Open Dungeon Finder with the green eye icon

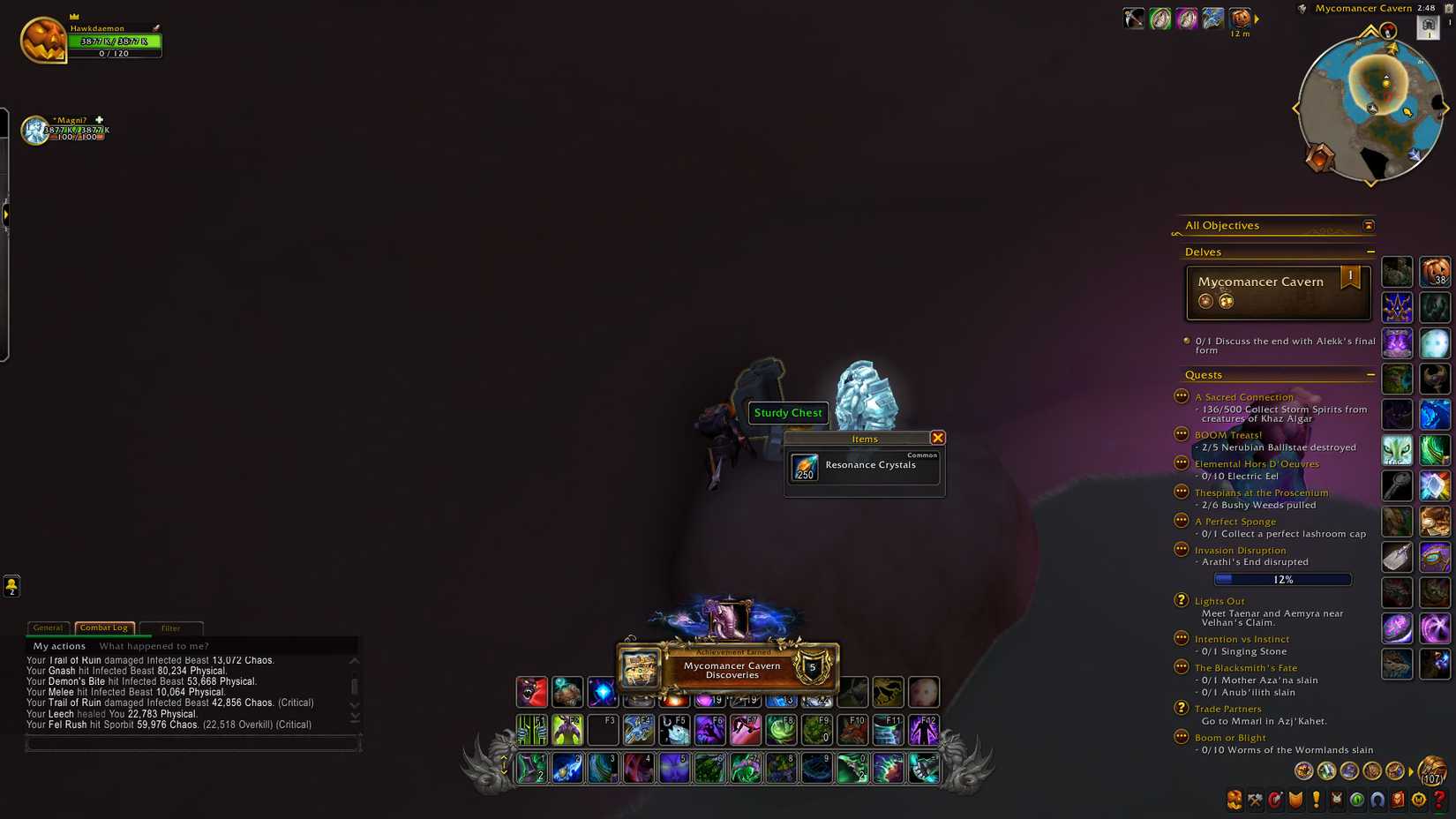[1356, 800]
